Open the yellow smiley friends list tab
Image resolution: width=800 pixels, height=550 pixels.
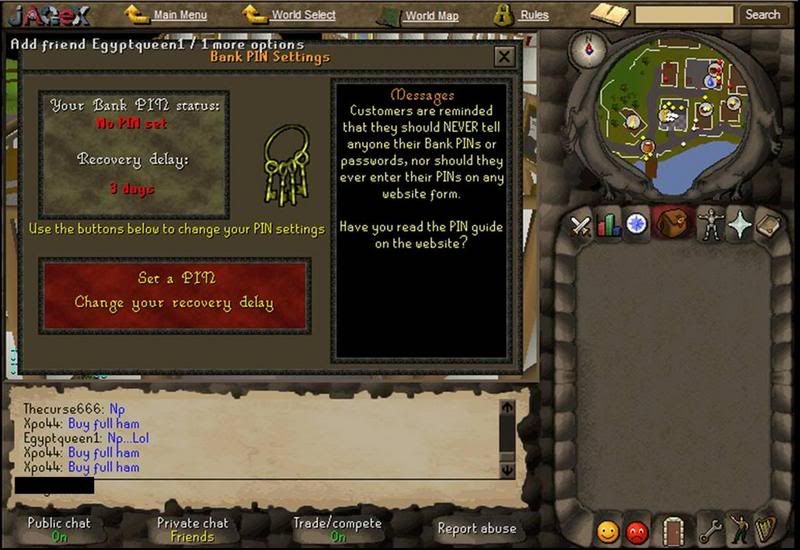coord(606,529)
